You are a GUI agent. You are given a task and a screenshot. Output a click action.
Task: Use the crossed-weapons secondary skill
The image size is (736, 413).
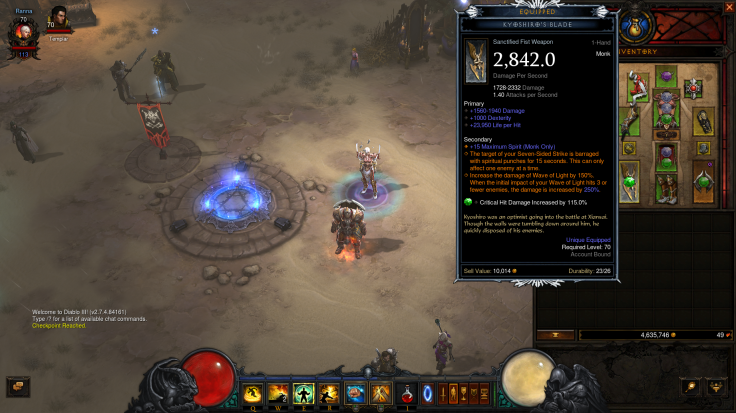[x=381, y=393]
